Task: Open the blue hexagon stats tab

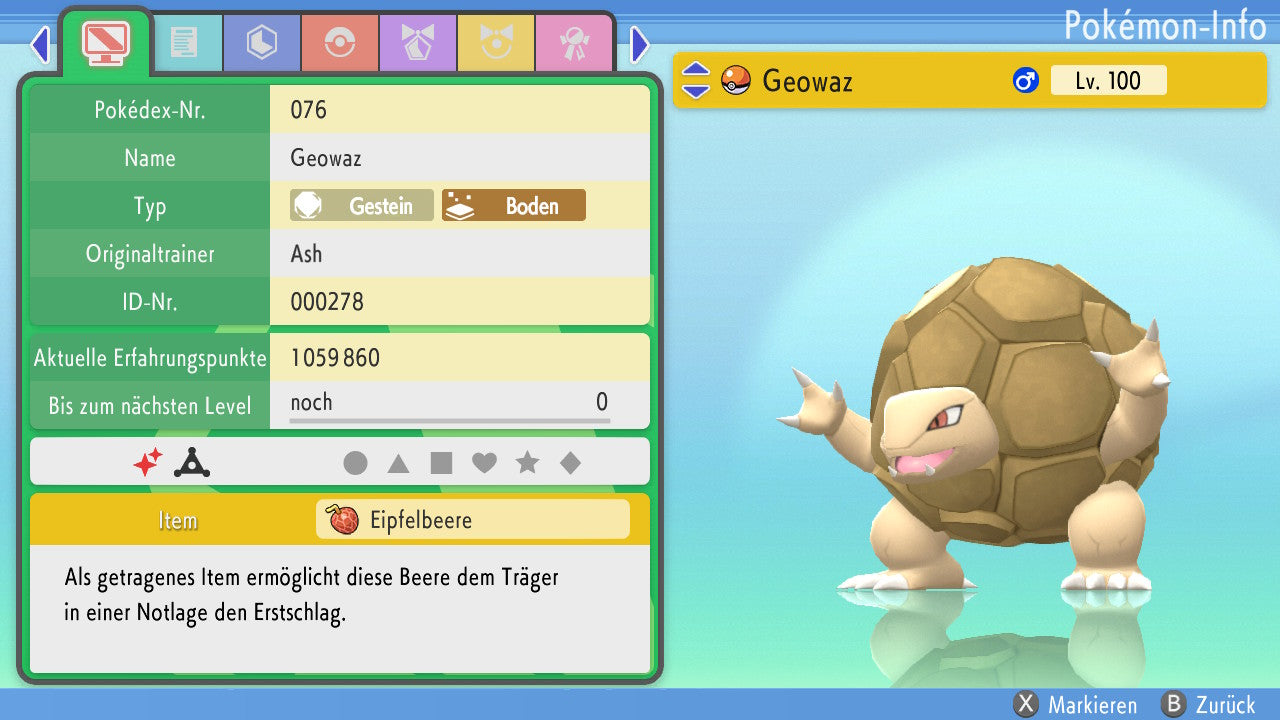Action: pyautogui.click(x=262, y=42)
